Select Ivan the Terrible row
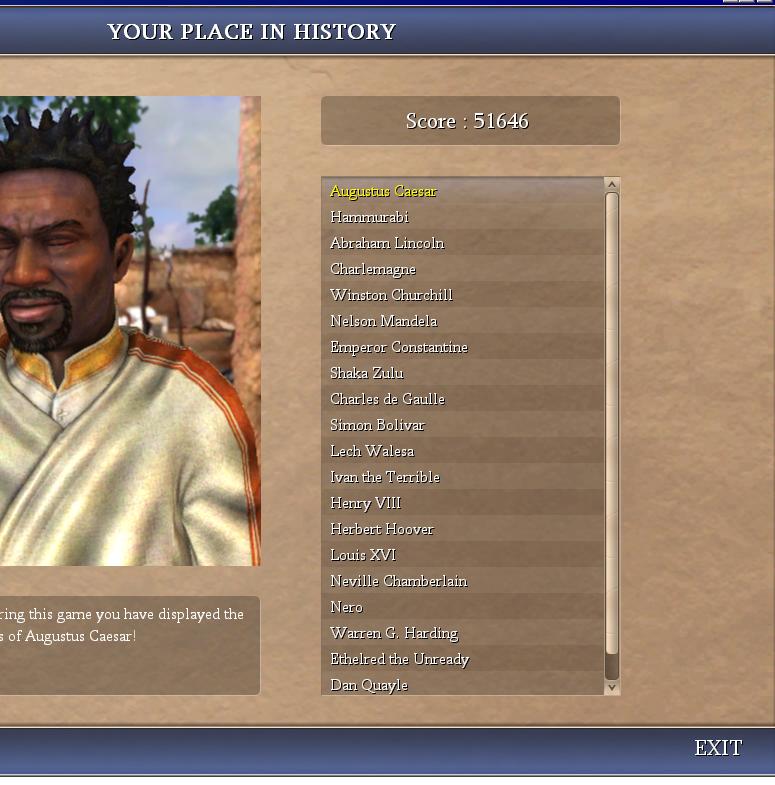Image resolution: width=775 pixels, height=785 pixels. pos(385,477)
